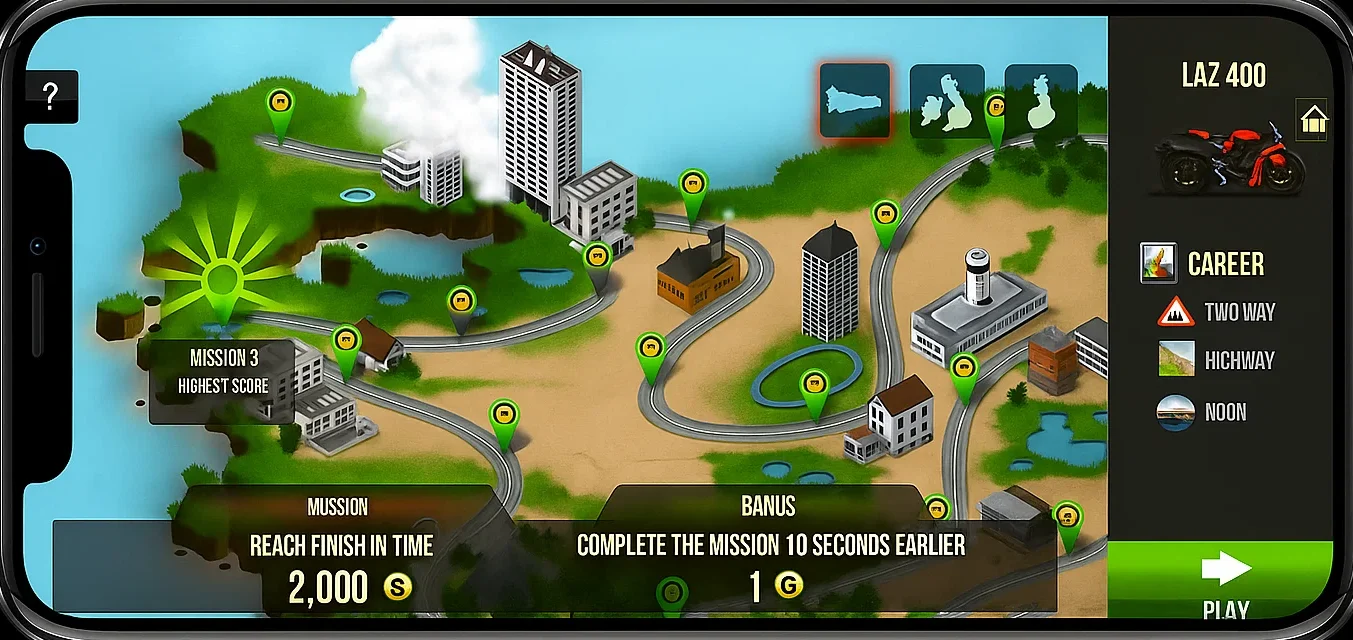Switch to the third region map
The width and height of the screenshot is (1353, 640).
coord(1041,101)
